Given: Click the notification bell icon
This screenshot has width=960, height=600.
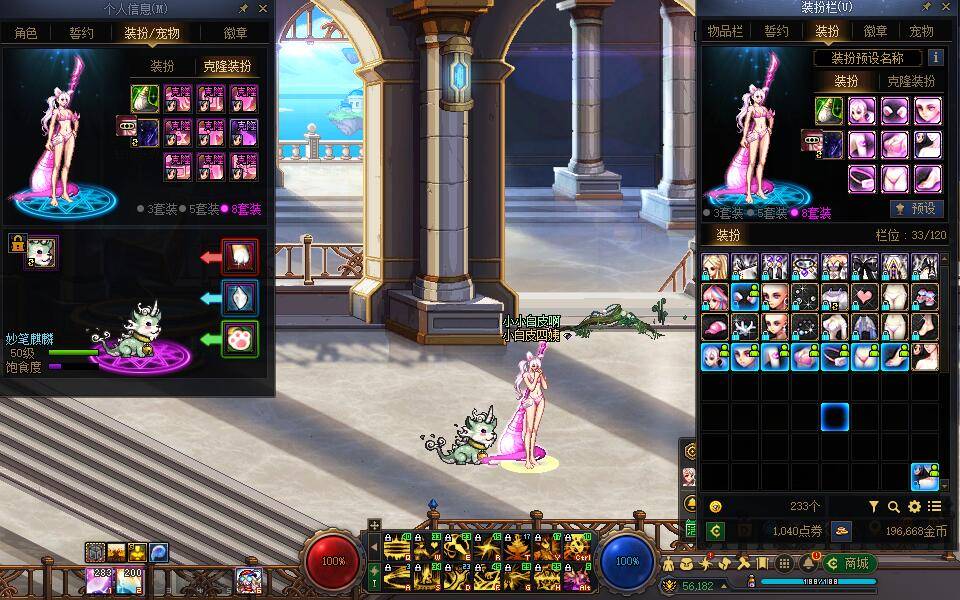Looking at the screenshot, I should (808, 563).
